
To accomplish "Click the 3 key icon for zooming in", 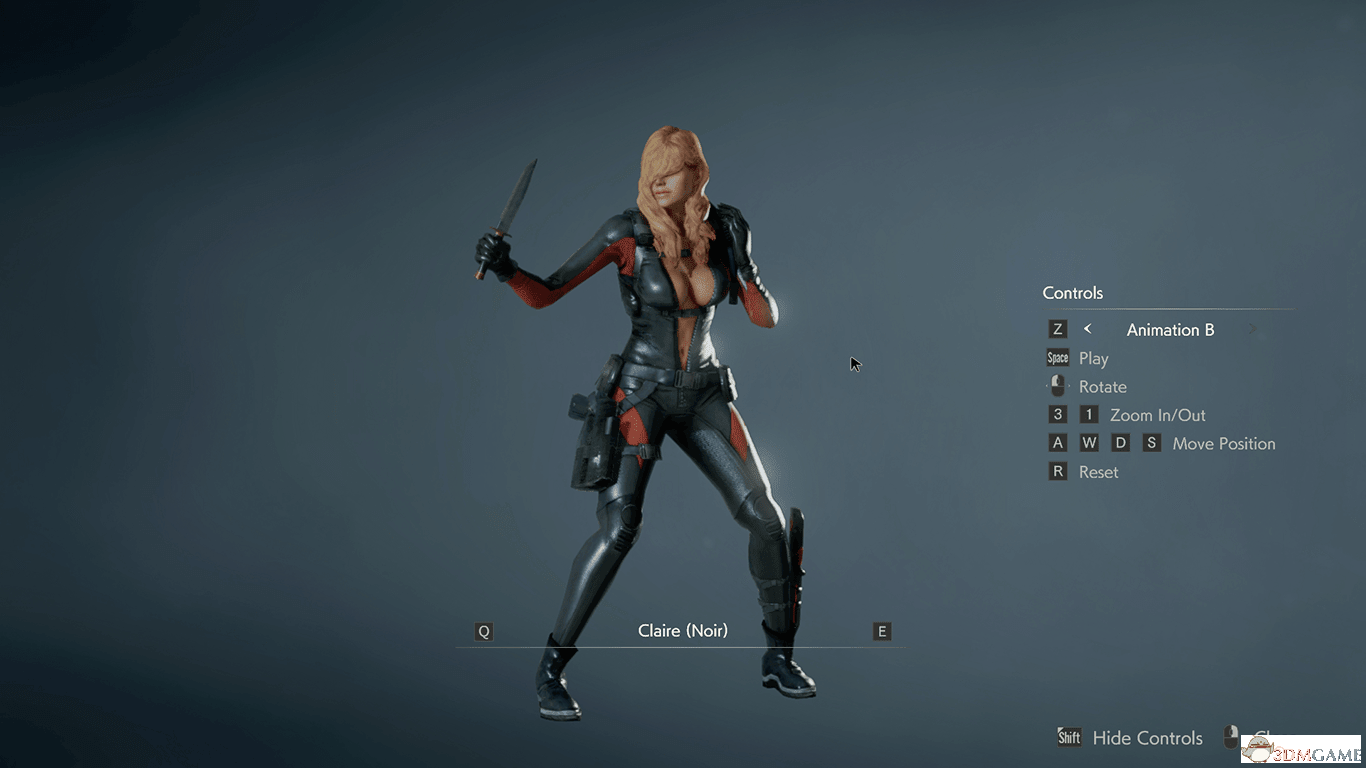I will (x=1057, y=414).
